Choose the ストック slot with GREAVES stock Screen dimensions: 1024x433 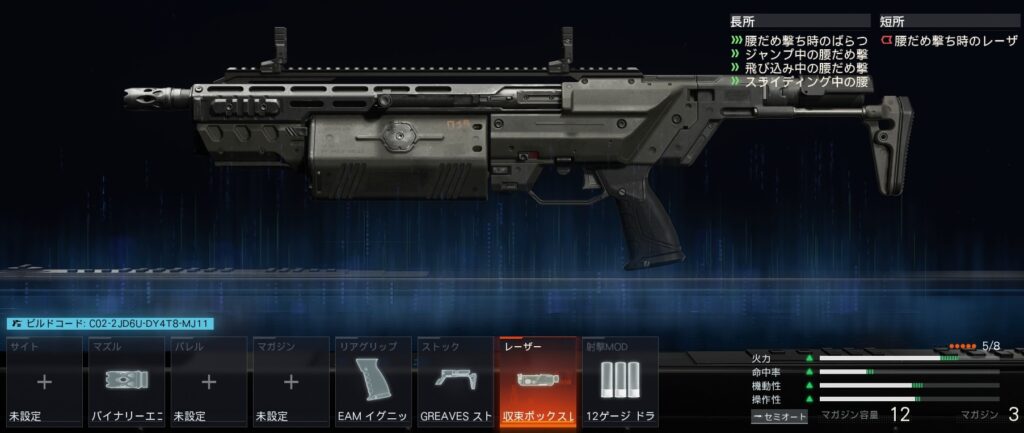click(x=455, y=381)
